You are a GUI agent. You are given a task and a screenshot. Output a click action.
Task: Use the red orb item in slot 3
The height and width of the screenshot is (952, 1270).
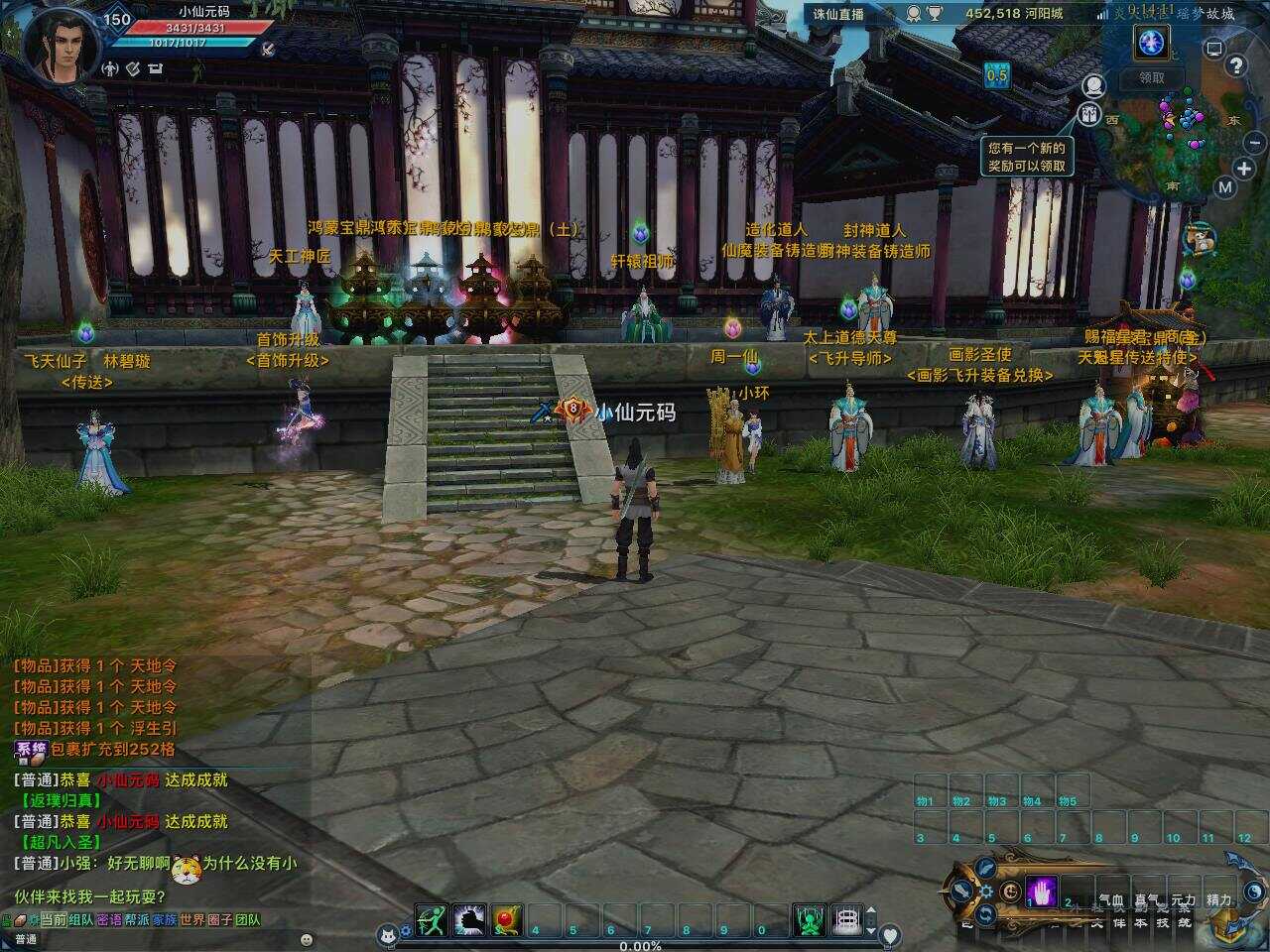point(507,920)
